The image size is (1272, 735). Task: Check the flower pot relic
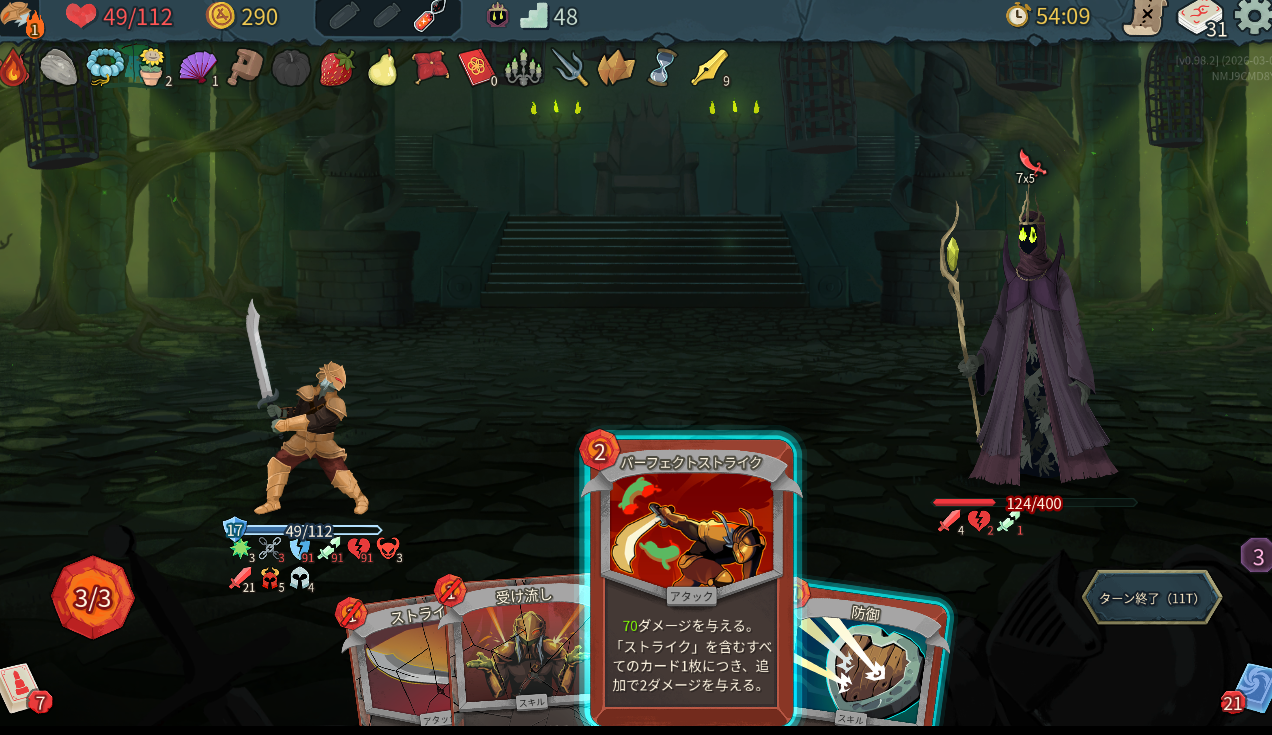(150, 67)
